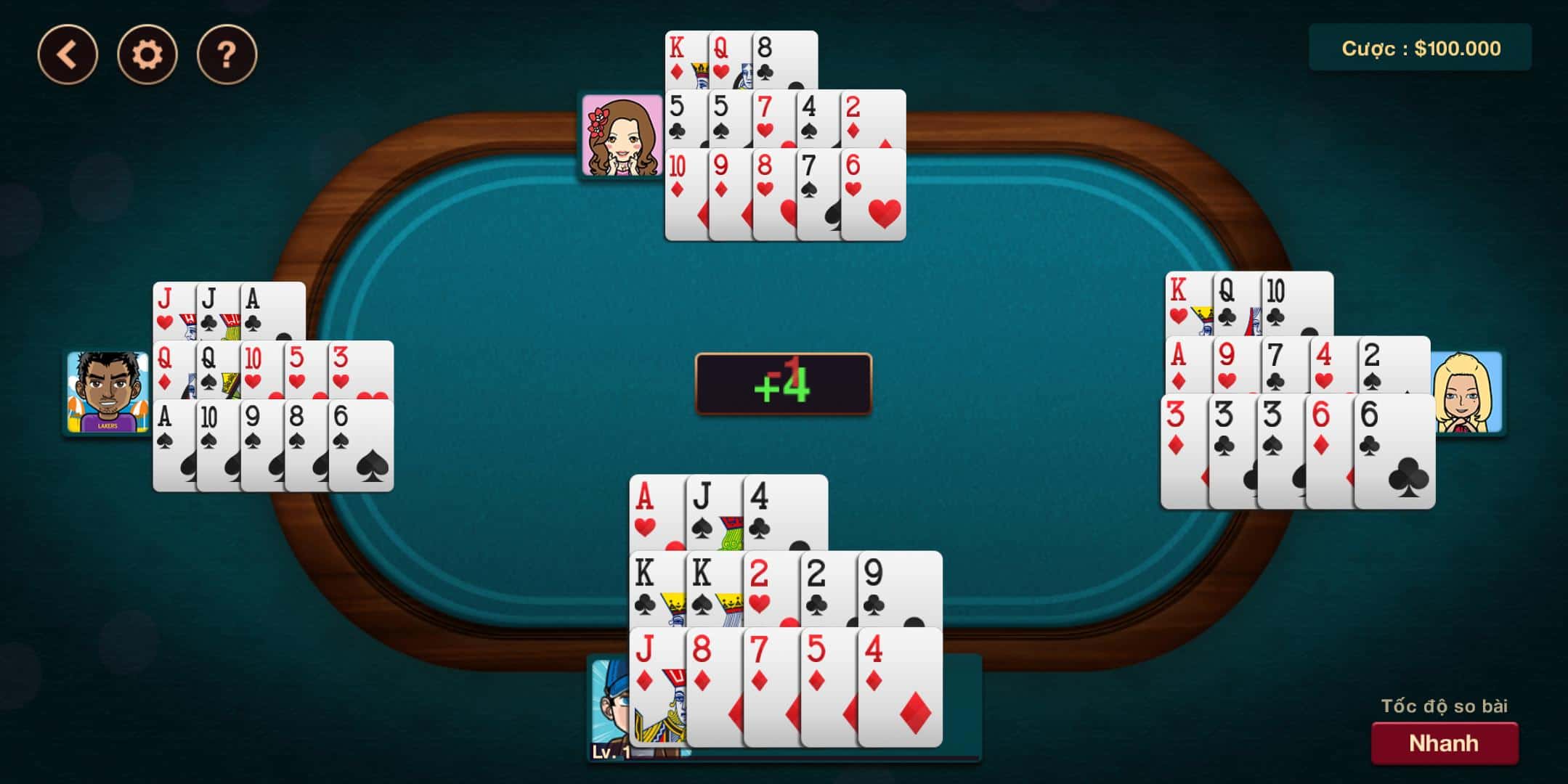Click the back arrow icon
The height and width of the screenshot is (784, 1568).
70,53
